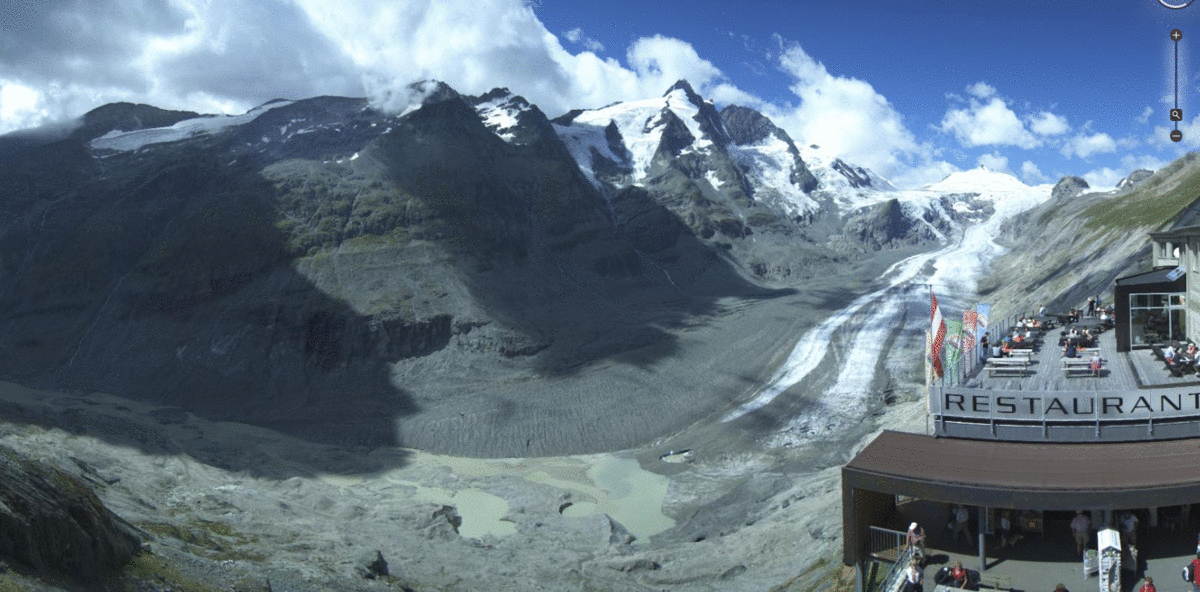This screenshot has height=595, width=1200.
Task: Click the magnifier handle on zoom slider
Action: click(1176, 115)
